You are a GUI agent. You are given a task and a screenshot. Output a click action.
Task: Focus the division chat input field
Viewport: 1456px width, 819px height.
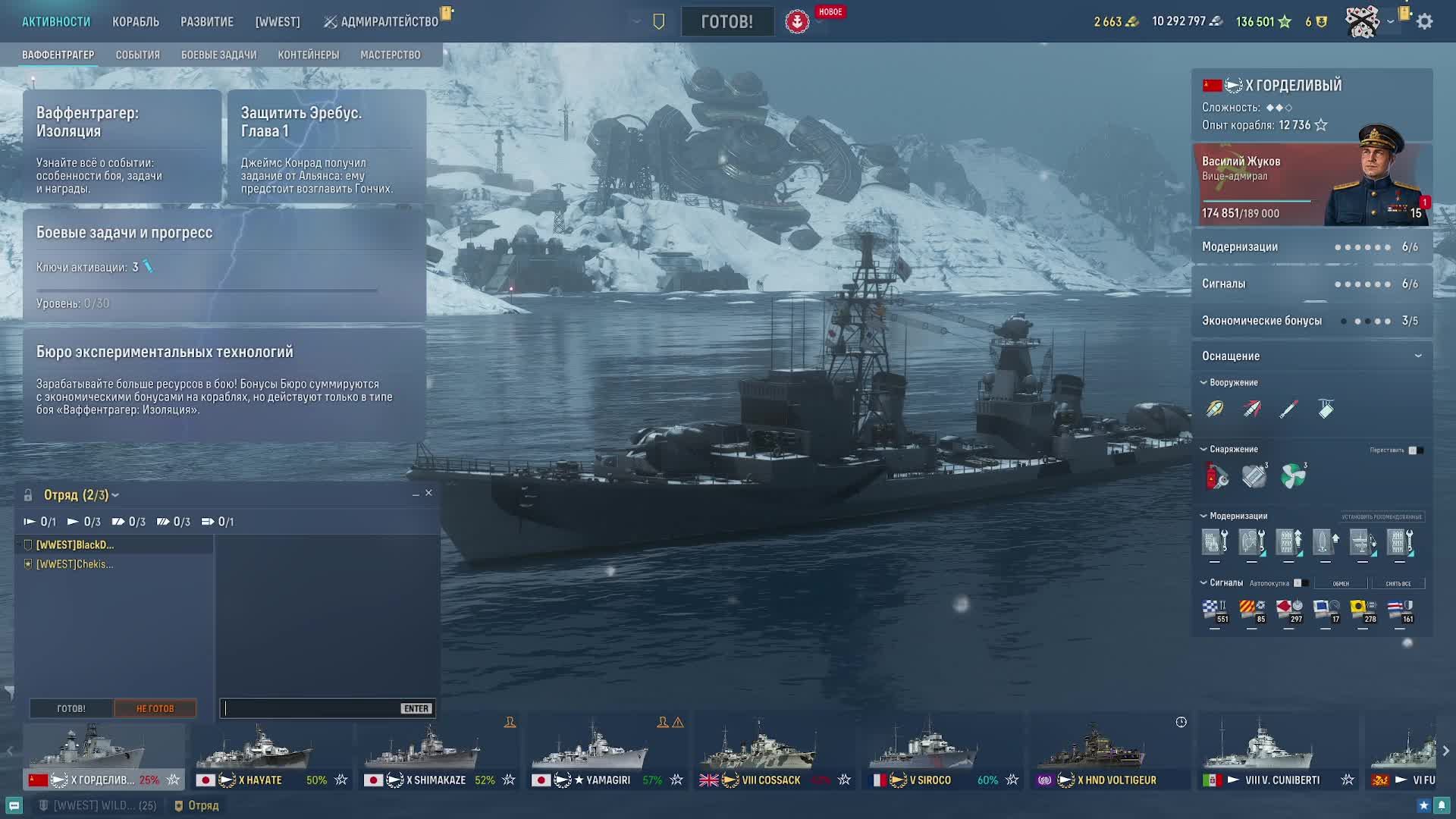coord(311,708)
